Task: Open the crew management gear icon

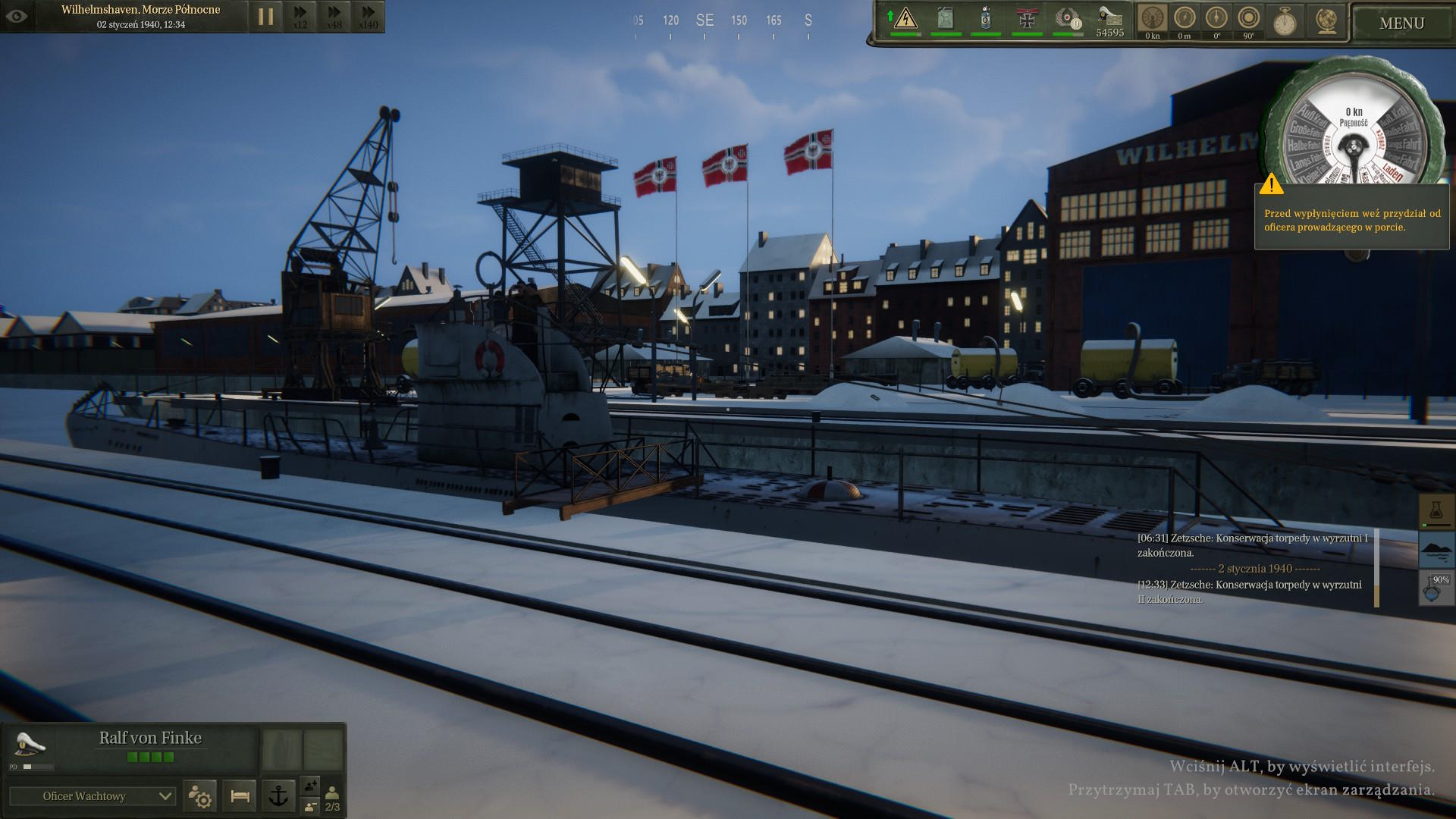Action: pos(200,795)
